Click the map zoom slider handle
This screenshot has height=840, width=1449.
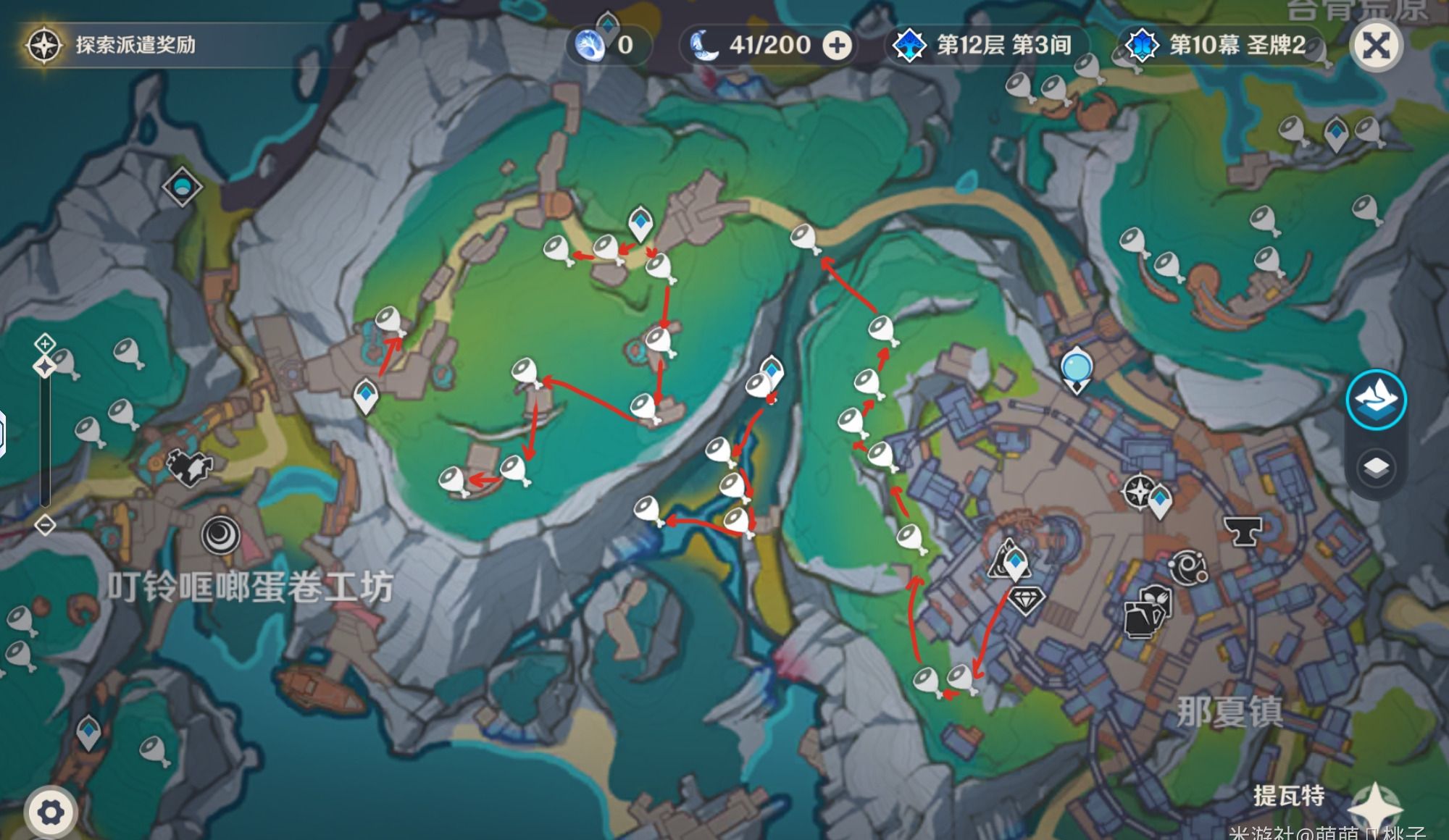point(45,367)
